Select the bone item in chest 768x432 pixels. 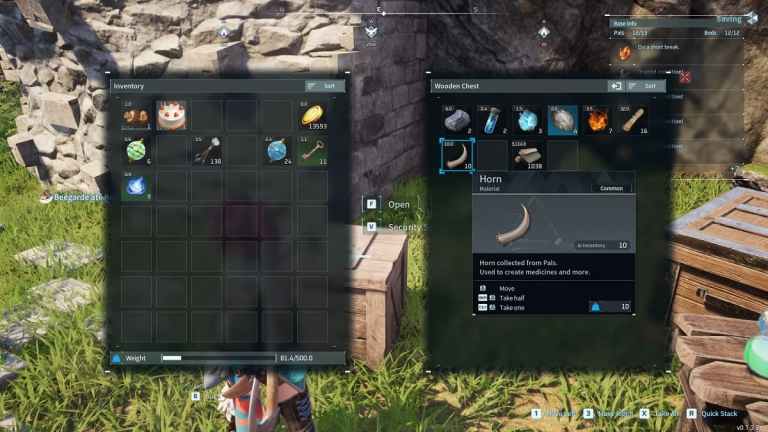click(x=632, y=120)
